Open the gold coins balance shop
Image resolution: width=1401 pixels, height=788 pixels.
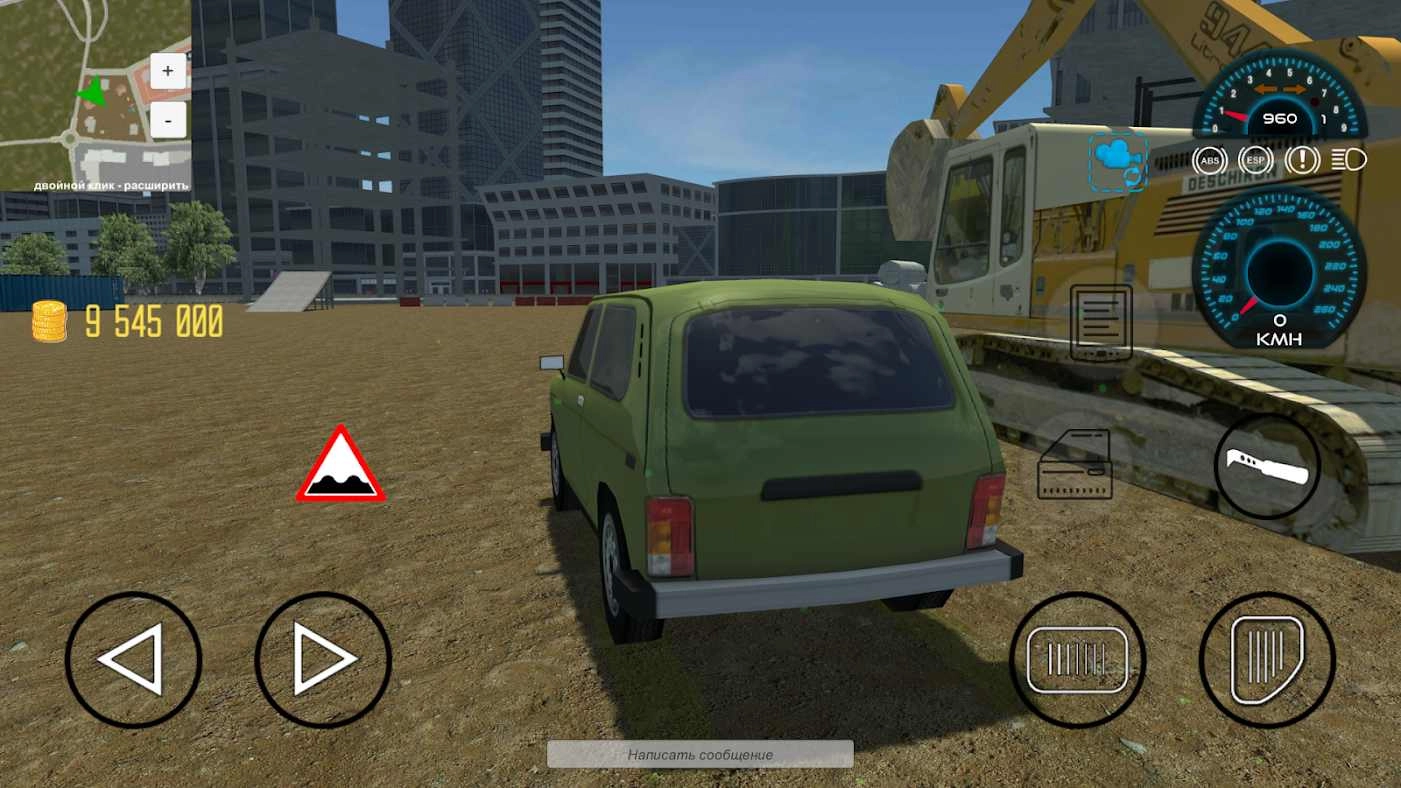coord(128,322)
